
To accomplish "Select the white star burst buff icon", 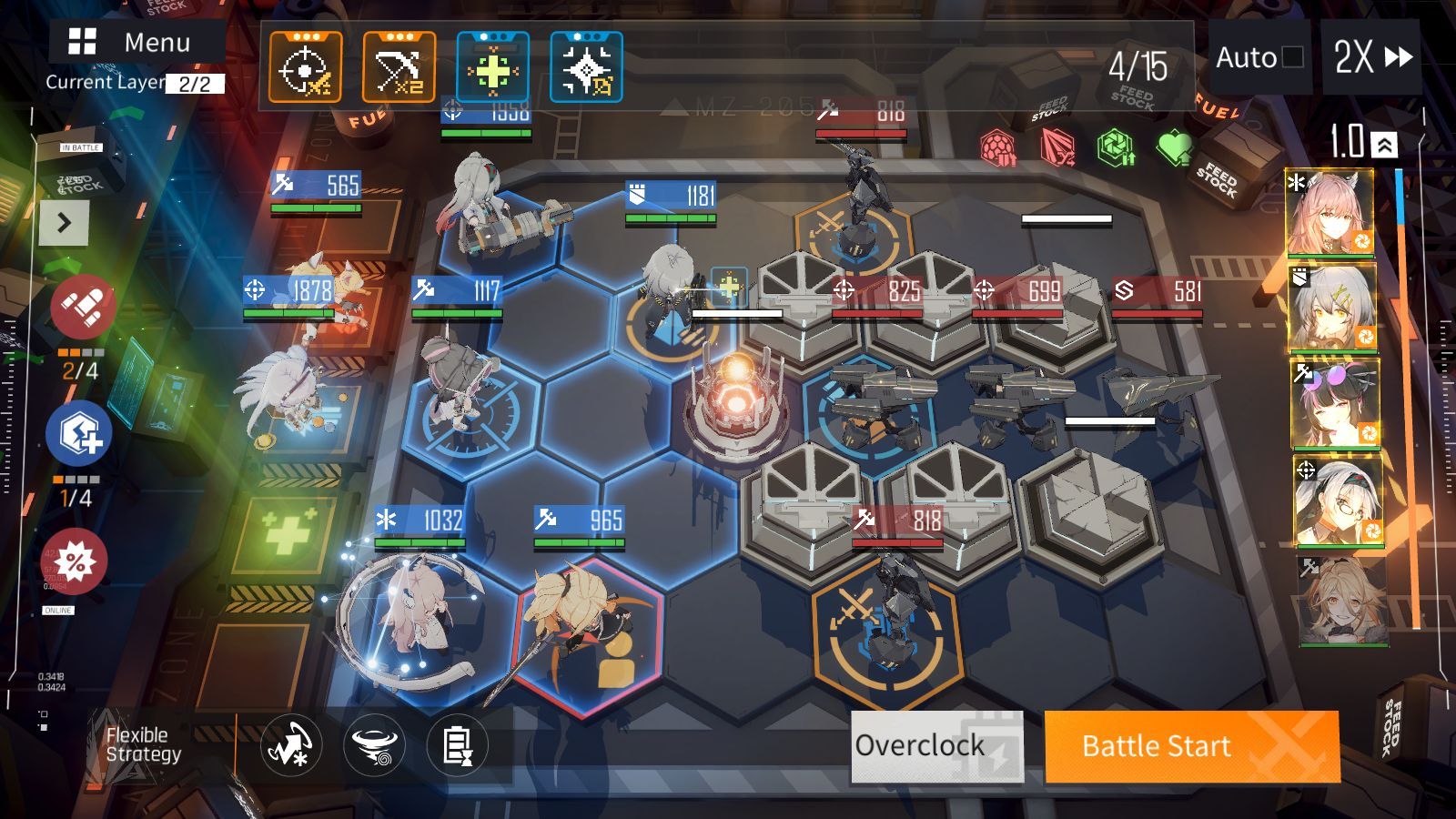I will [x=586, y=67].
